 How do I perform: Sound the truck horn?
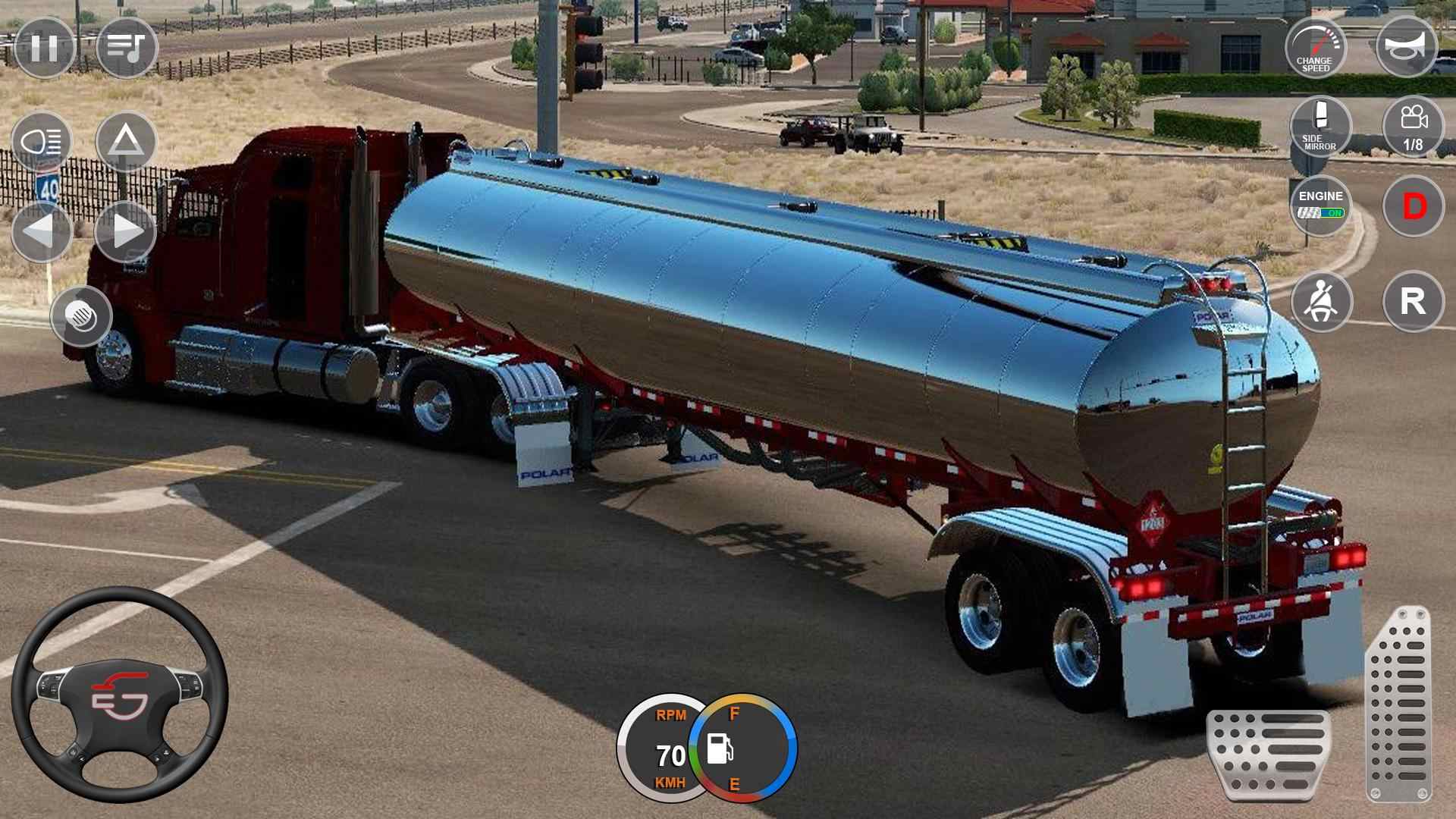1407,45
